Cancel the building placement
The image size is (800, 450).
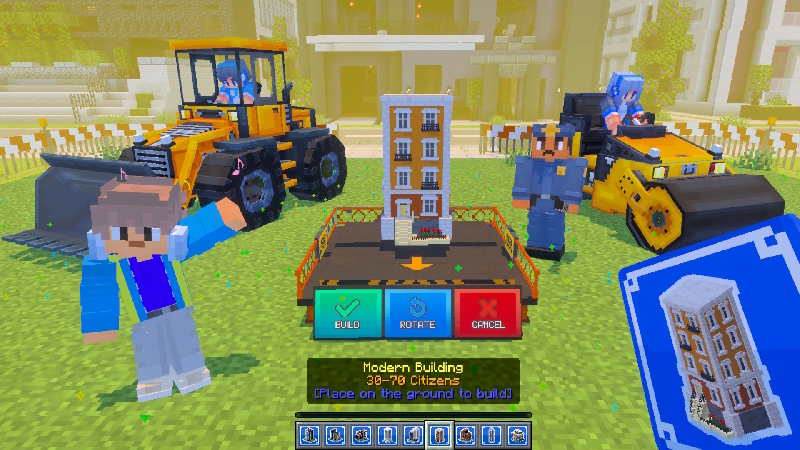click(x=487, y=312)
